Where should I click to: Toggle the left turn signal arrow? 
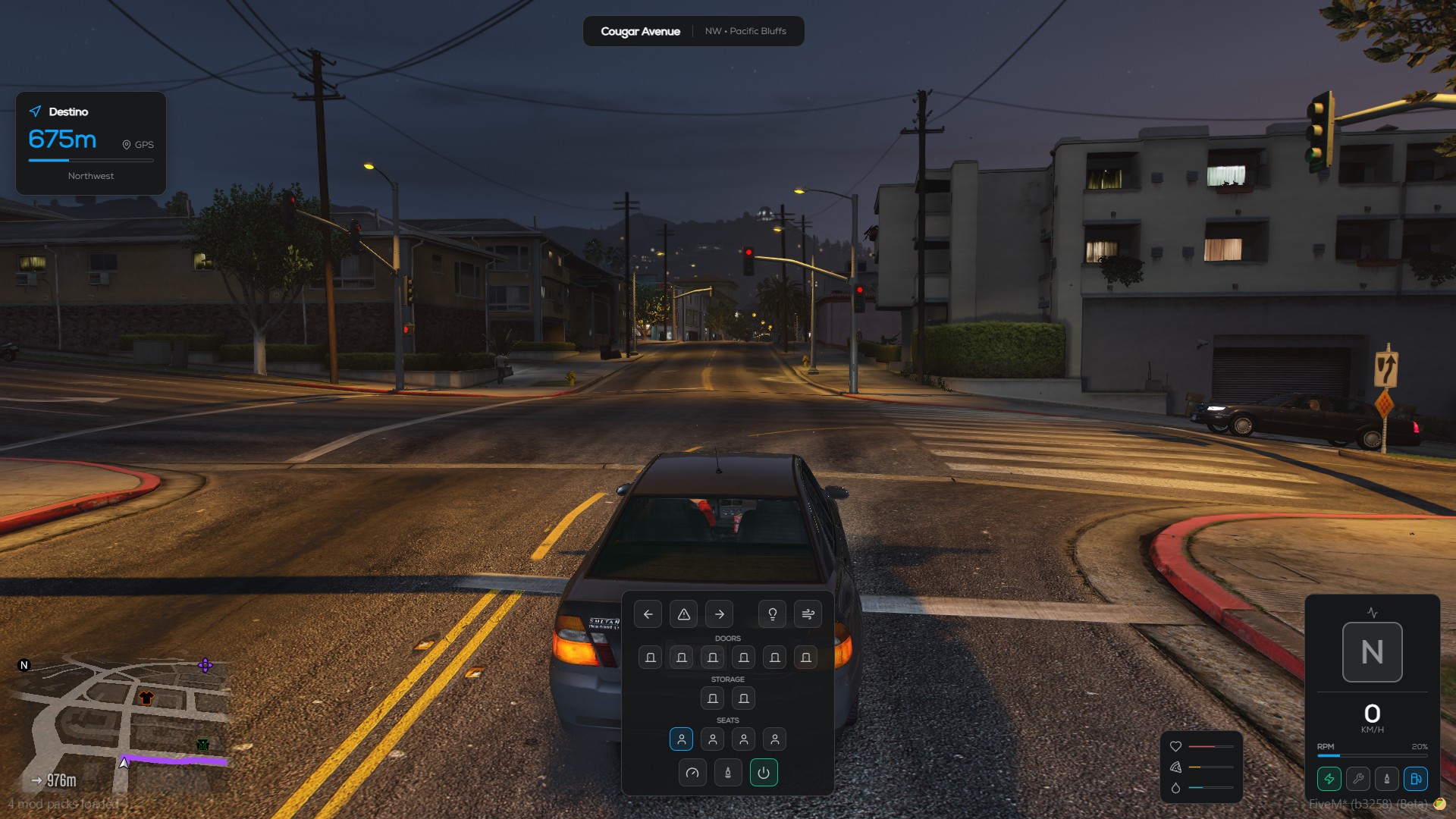(648, 614)
